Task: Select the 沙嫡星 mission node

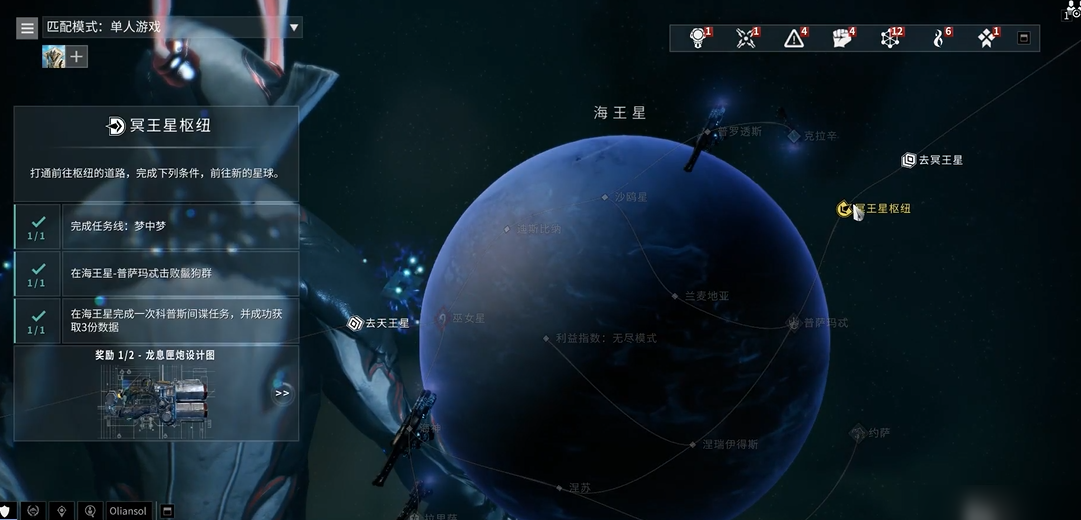Action: (x=606, y=197)
